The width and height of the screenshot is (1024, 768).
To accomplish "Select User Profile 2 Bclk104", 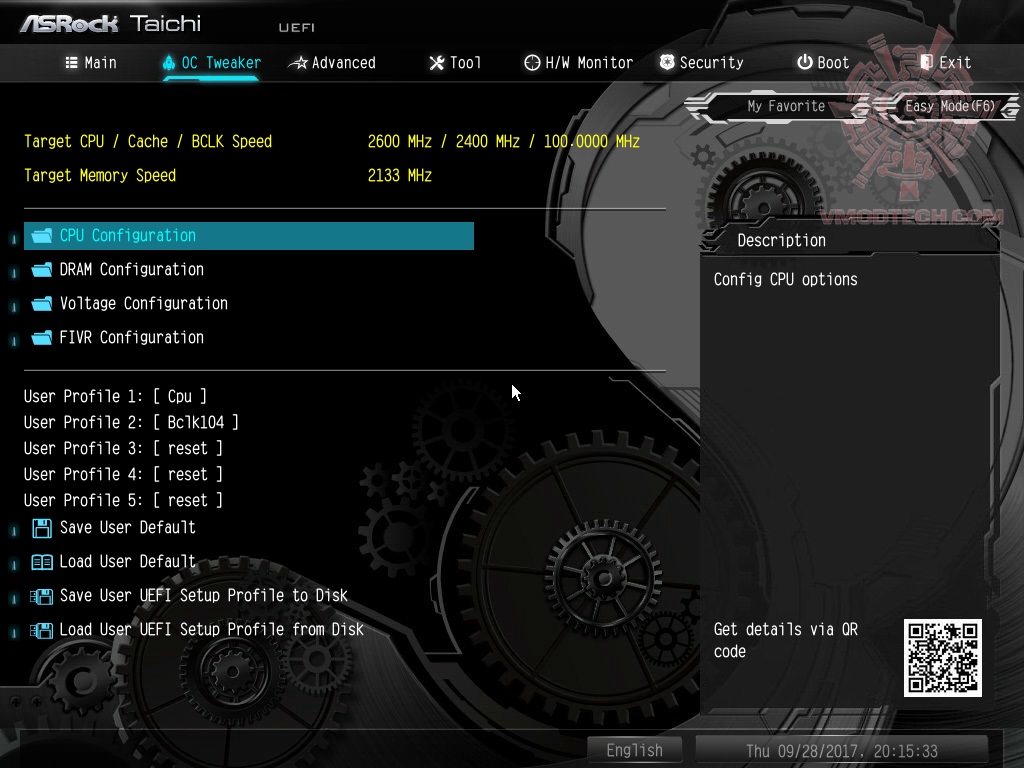I will coord(131,423).
